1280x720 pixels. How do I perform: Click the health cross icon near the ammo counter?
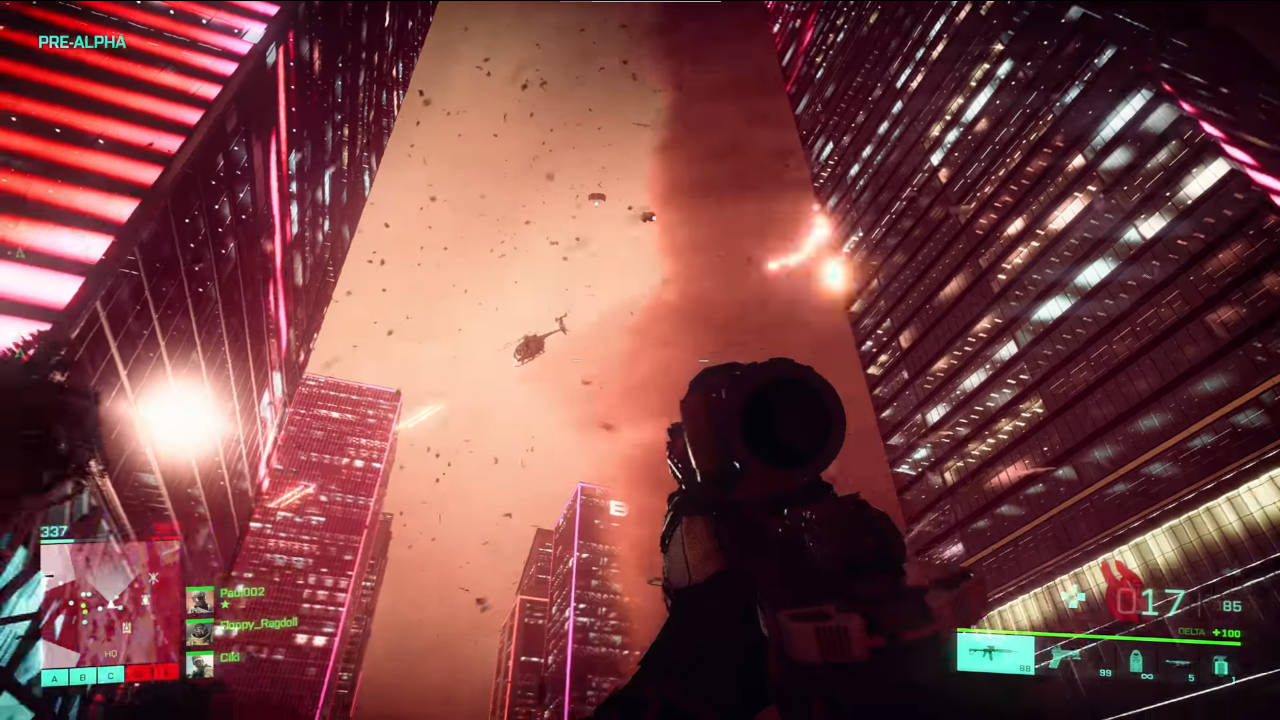[x=1075, y=595]
